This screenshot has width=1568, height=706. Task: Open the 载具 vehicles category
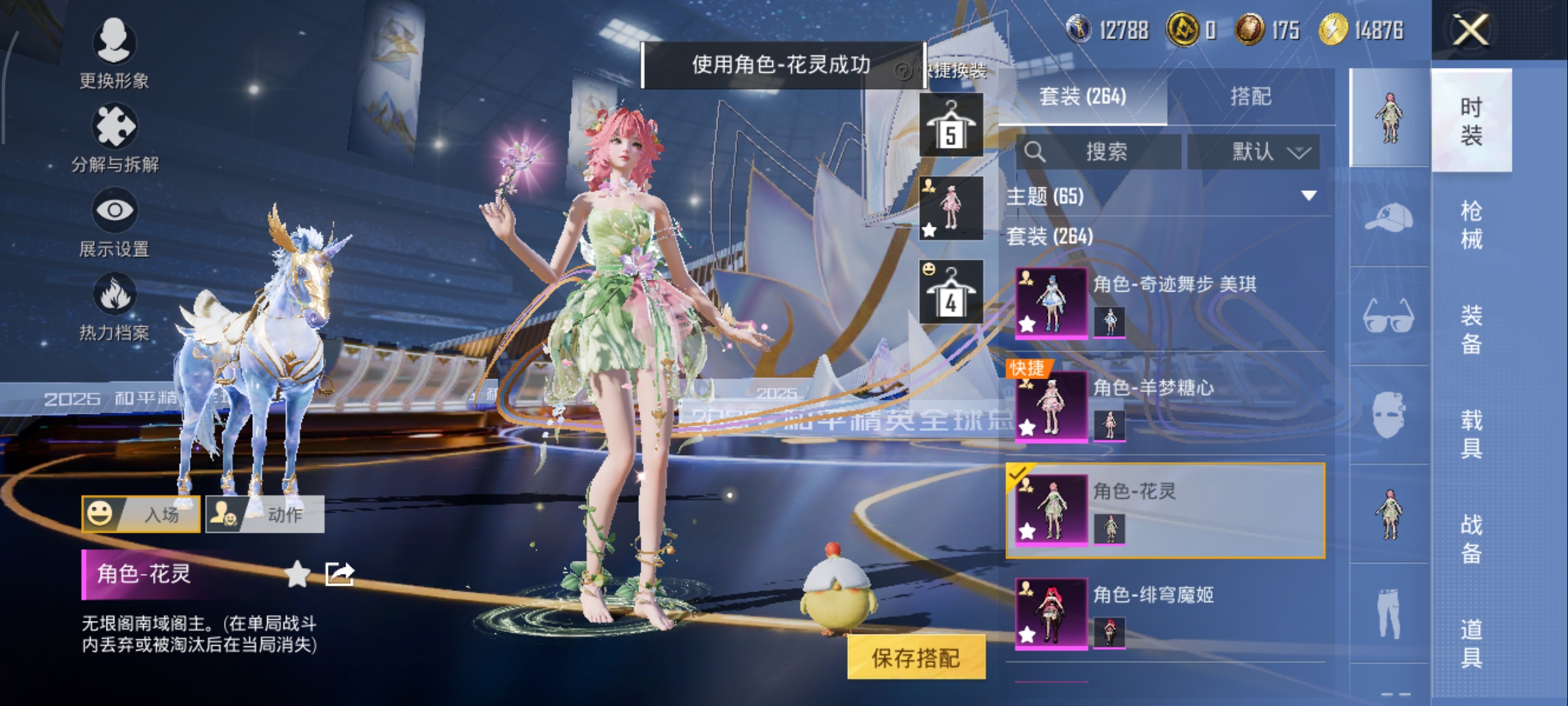pyautogui.click(x=1471, y=434)
